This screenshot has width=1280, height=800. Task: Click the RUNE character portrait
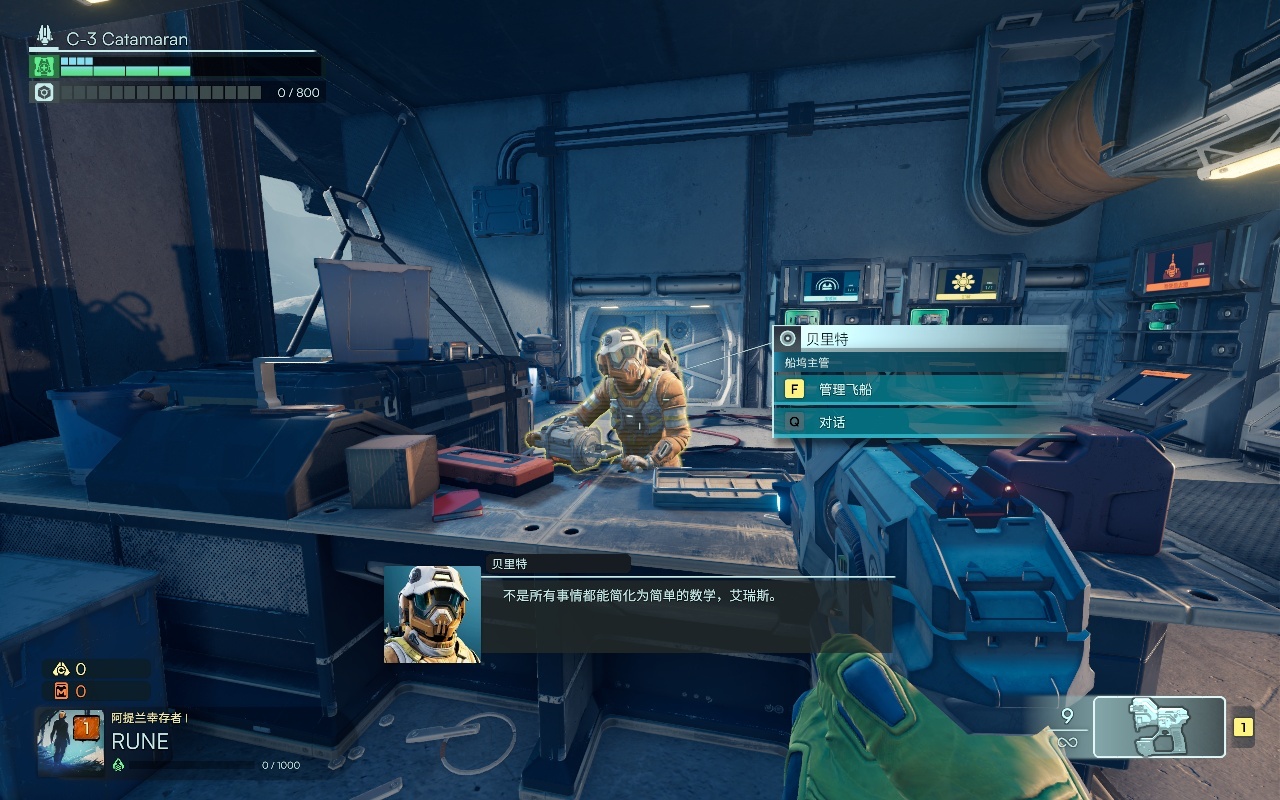pyautogui.click(x=70, y=743)
